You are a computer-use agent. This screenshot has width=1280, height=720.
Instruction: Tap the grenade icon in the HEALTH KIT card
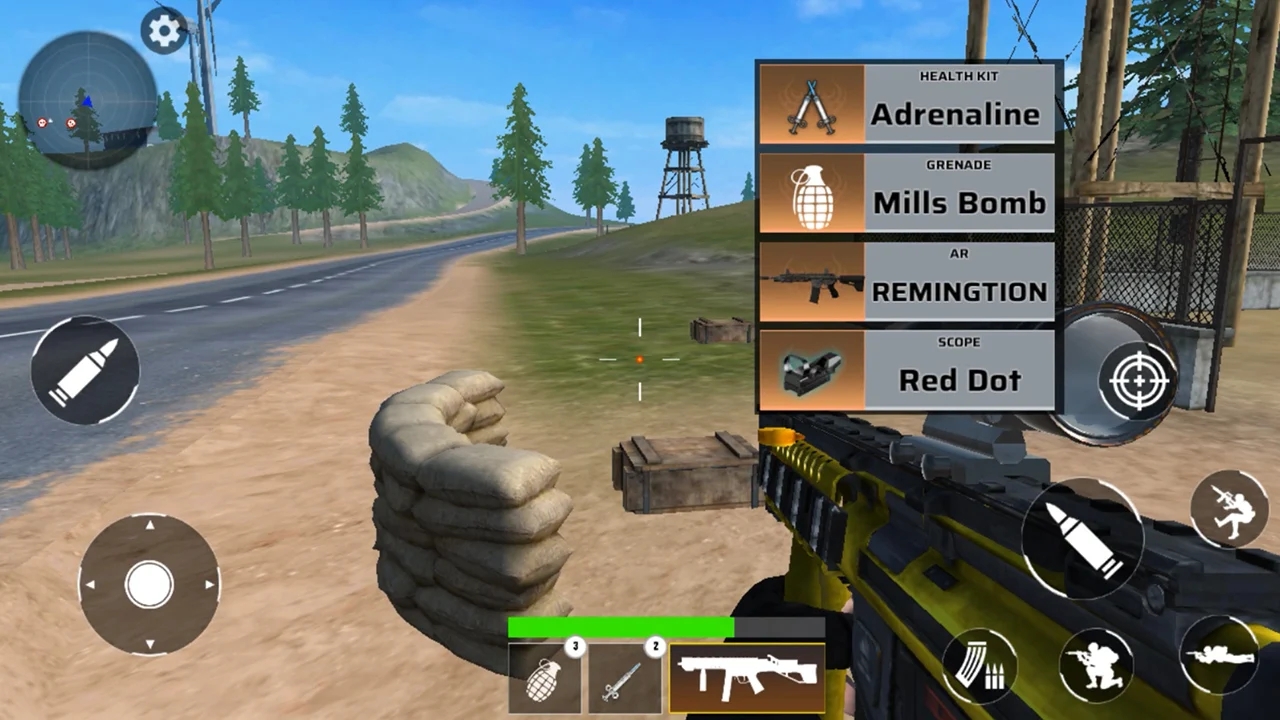[x=812, y=193]
